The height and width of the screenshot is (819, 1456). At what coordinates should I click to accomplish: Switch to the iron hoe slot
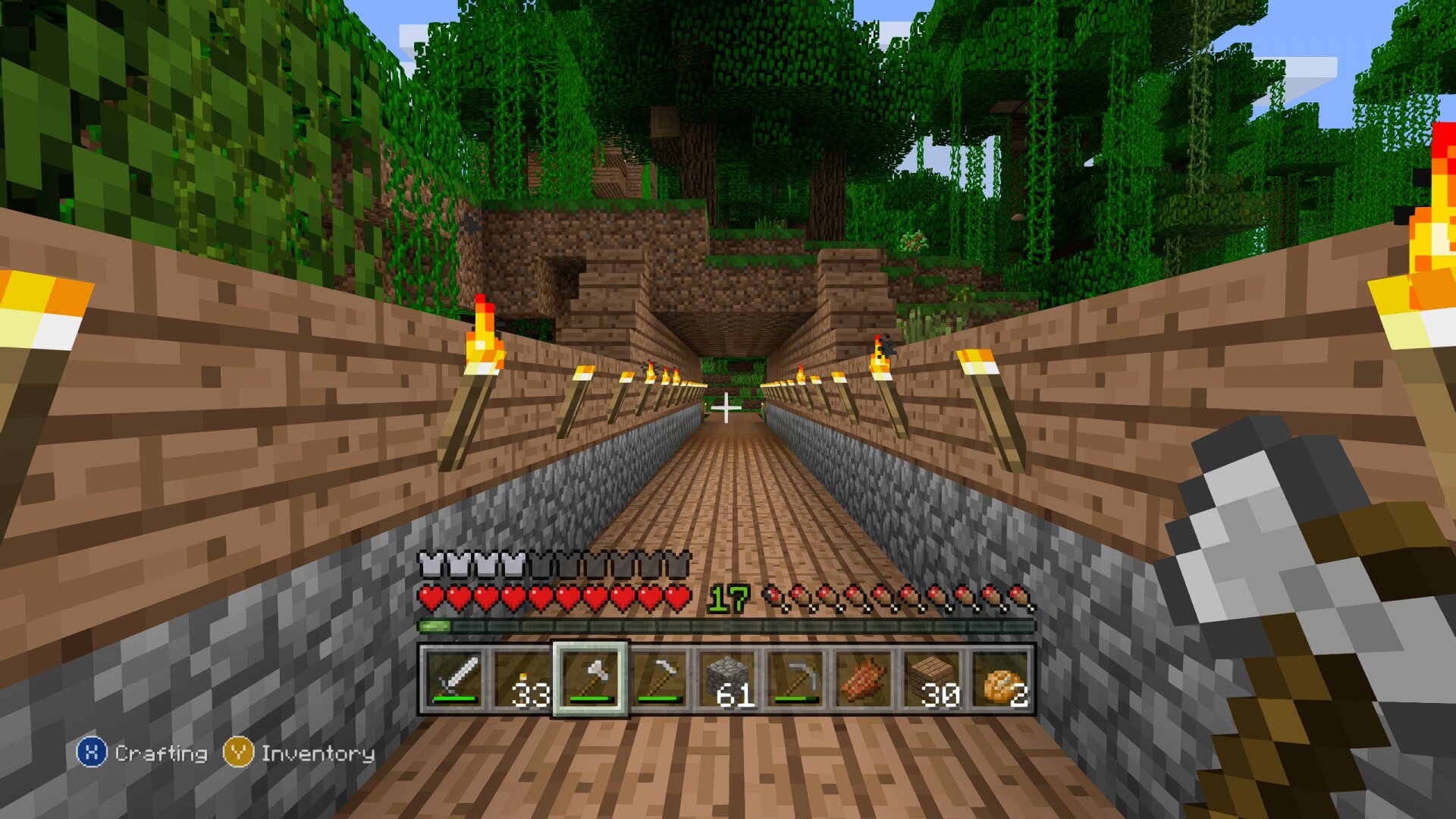[659, 679]
